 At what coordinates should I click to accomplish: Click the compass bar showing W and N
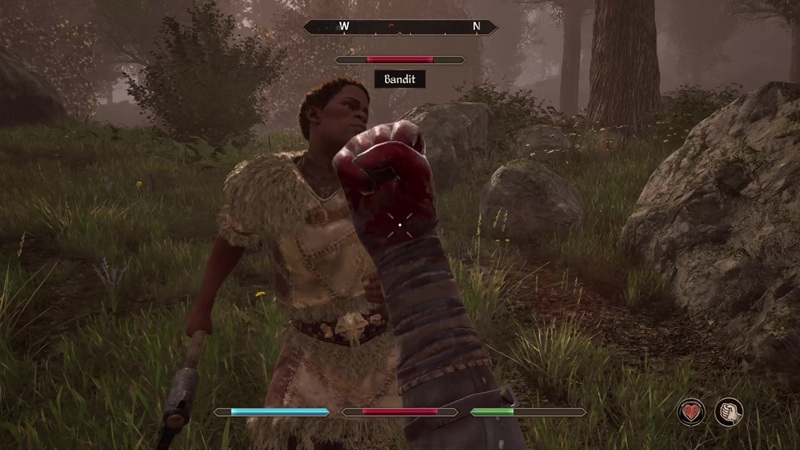pyautogui.click(x=400, y=27)
